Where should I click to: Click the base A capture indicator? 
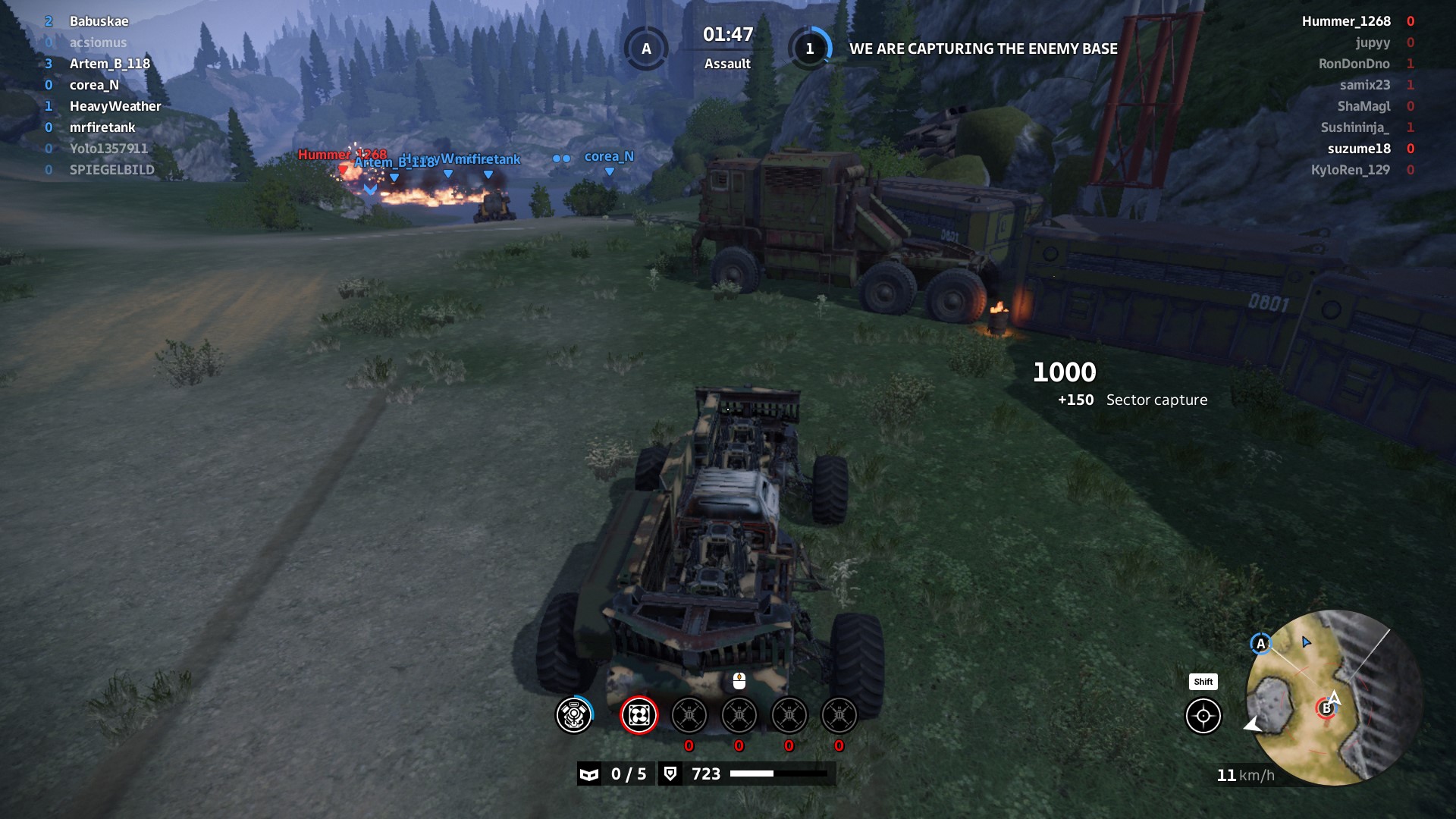coord(646,49)
